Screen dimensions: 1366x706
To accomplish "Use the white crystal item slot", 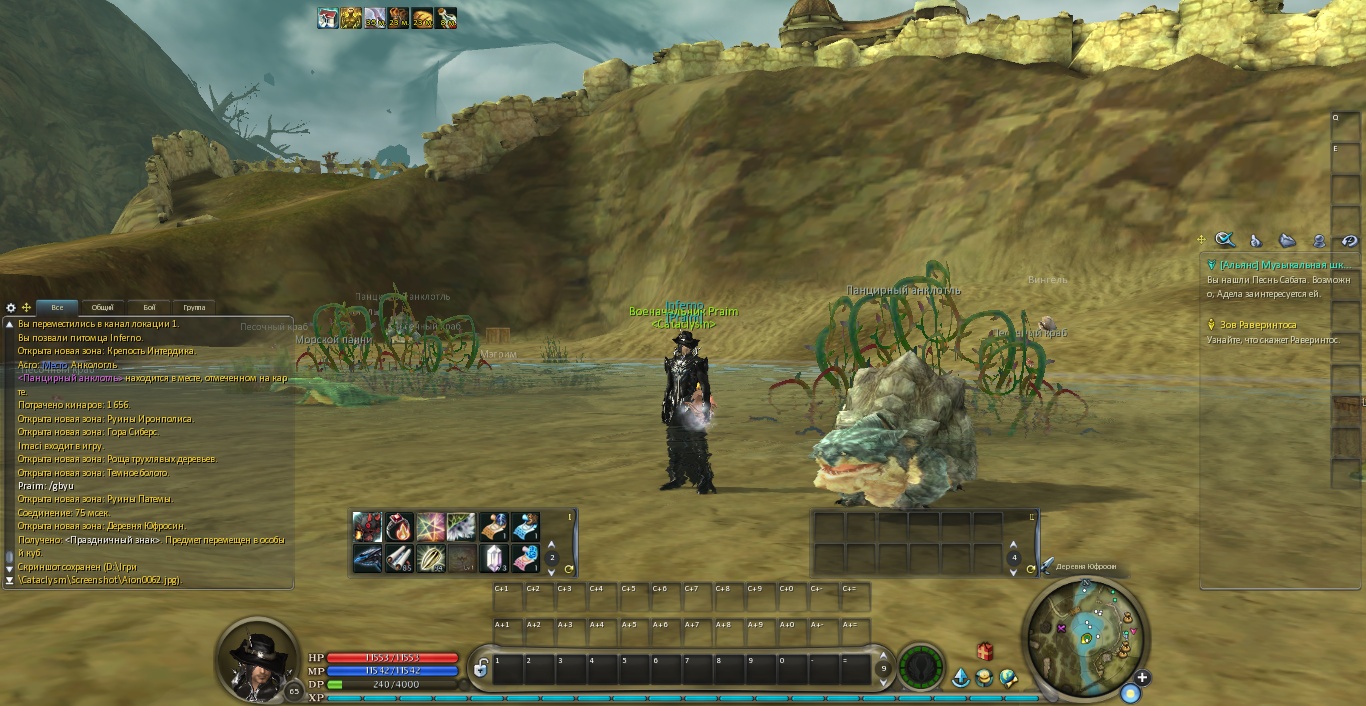I will pos(494,558).
